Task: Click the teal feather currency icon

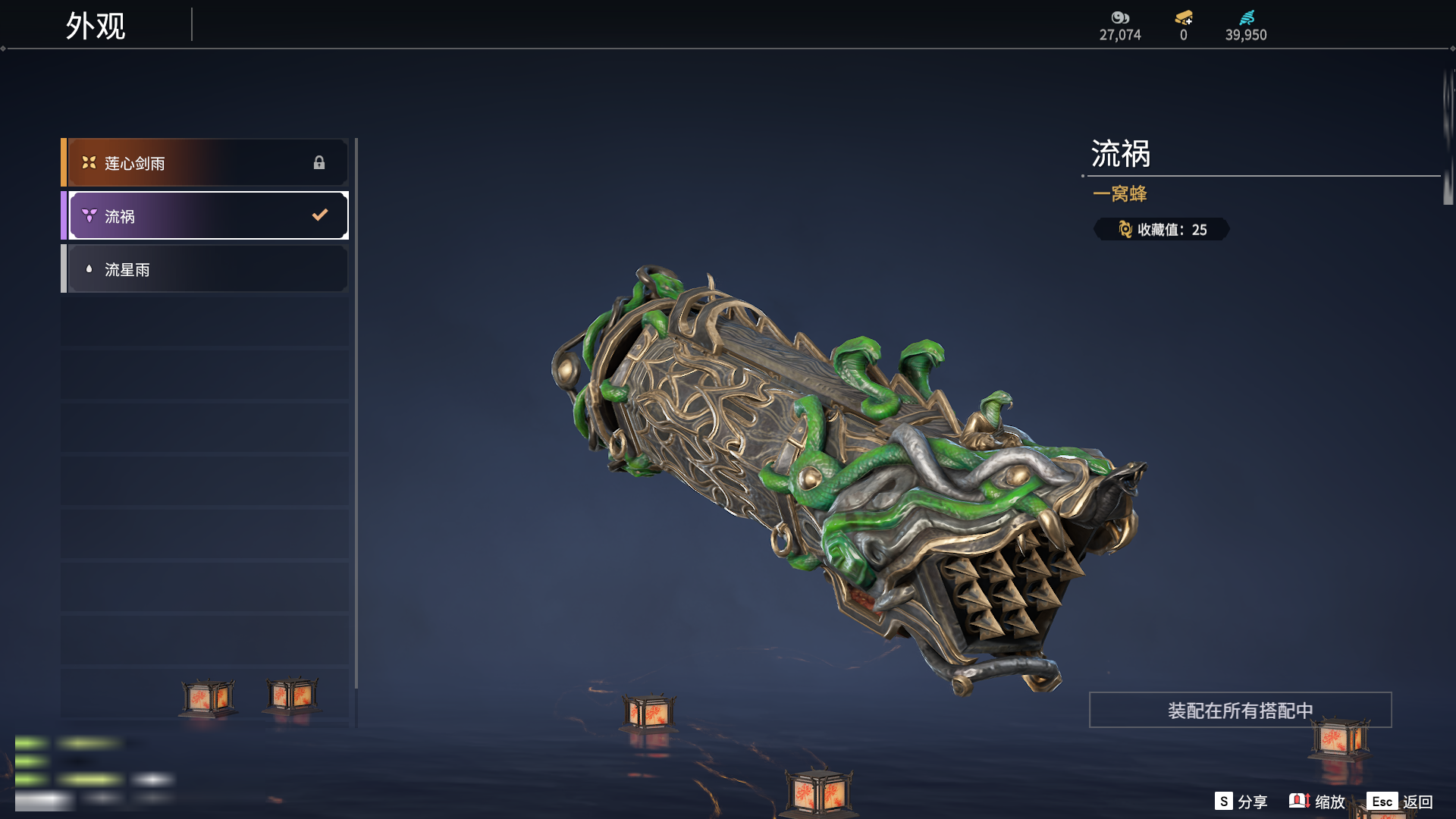Action: (x=1247, y=17)
